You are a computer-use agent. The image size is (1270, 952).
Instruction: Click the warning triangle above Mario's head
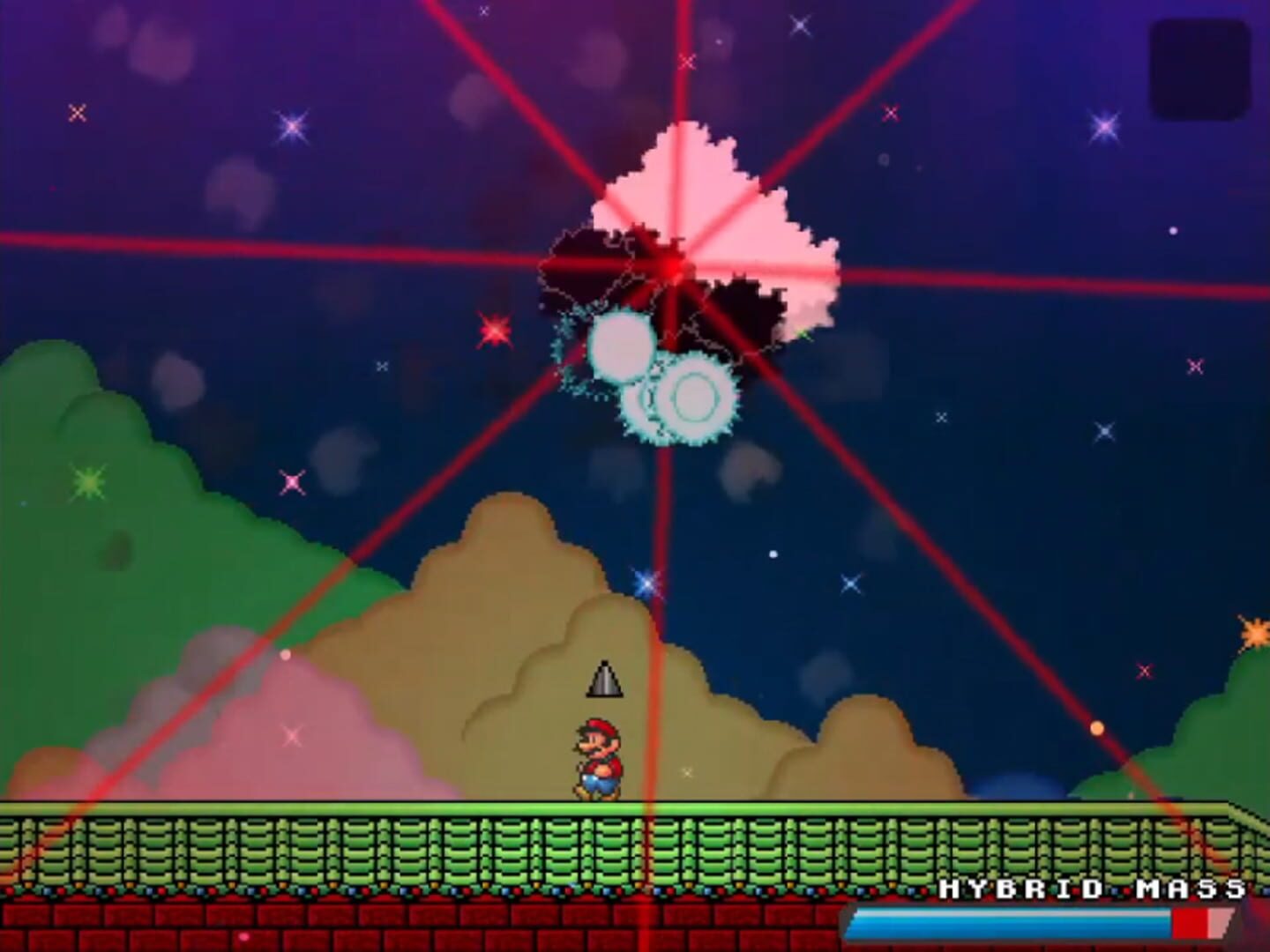point(604,679)
